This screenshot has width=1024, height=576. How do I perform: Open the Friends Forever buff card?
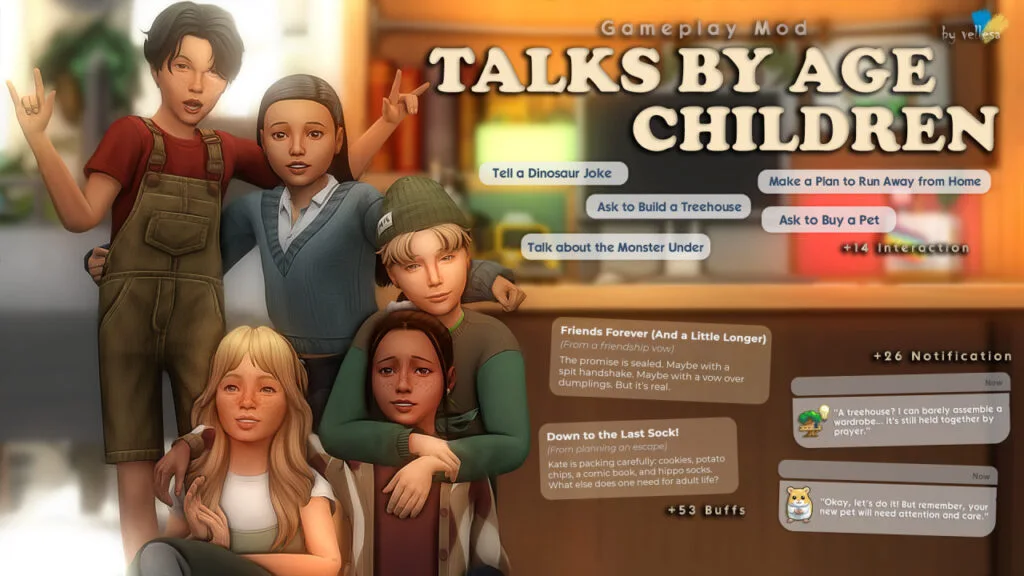click(662, 362)
